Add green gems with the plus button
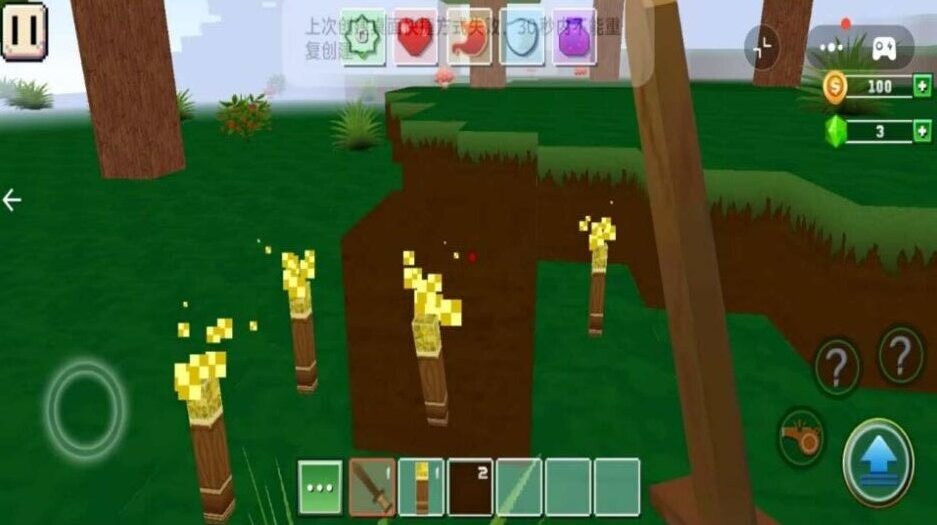The width and height of the screenshot is (937, 525). tap(921, 131)
